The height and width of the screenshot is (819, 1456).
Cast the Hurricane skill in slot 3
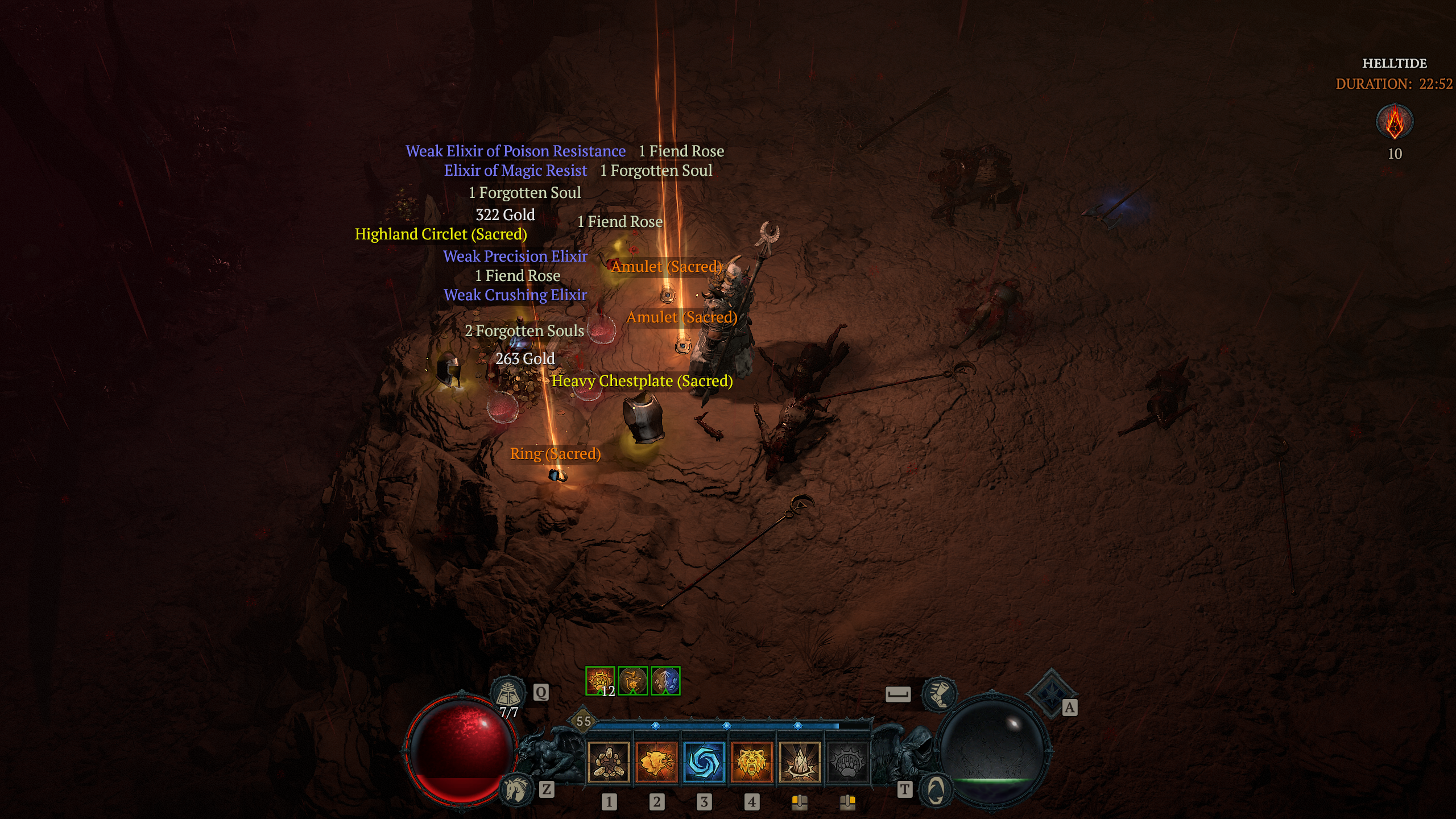click(705, 764)
